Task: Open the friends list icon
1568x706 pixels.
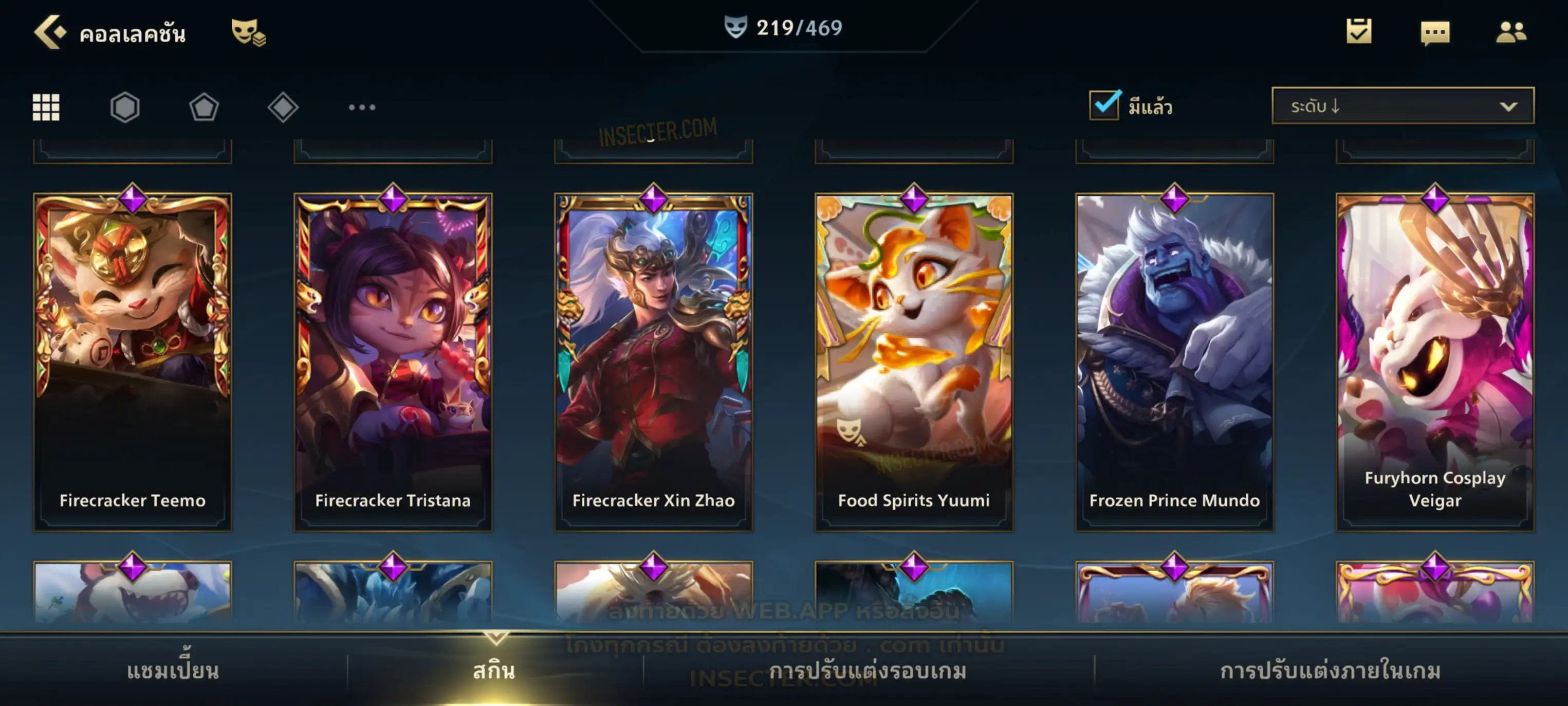Action: [1511, 32]
